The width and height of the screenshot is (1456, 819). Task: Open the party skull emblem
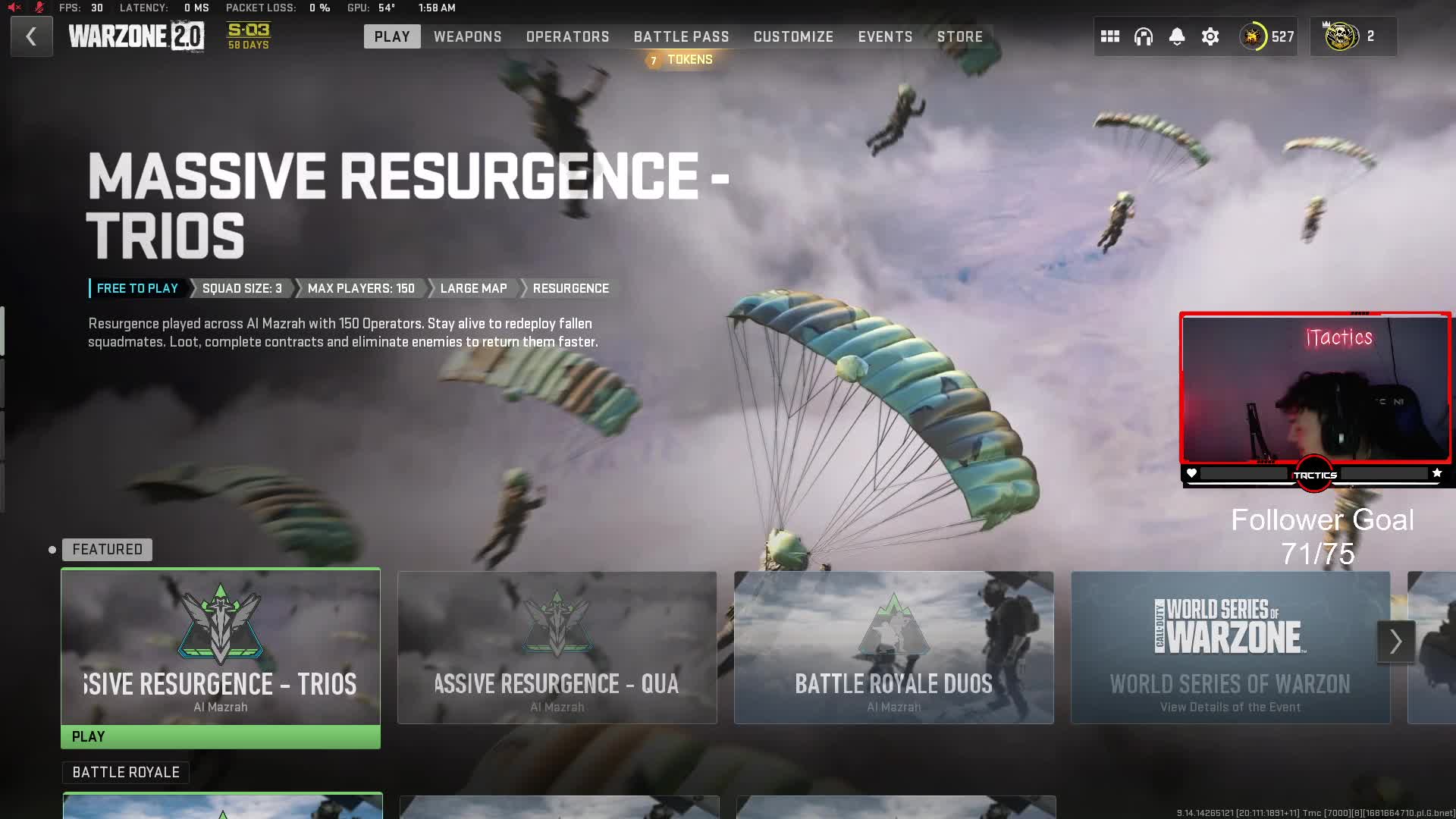1341,36
